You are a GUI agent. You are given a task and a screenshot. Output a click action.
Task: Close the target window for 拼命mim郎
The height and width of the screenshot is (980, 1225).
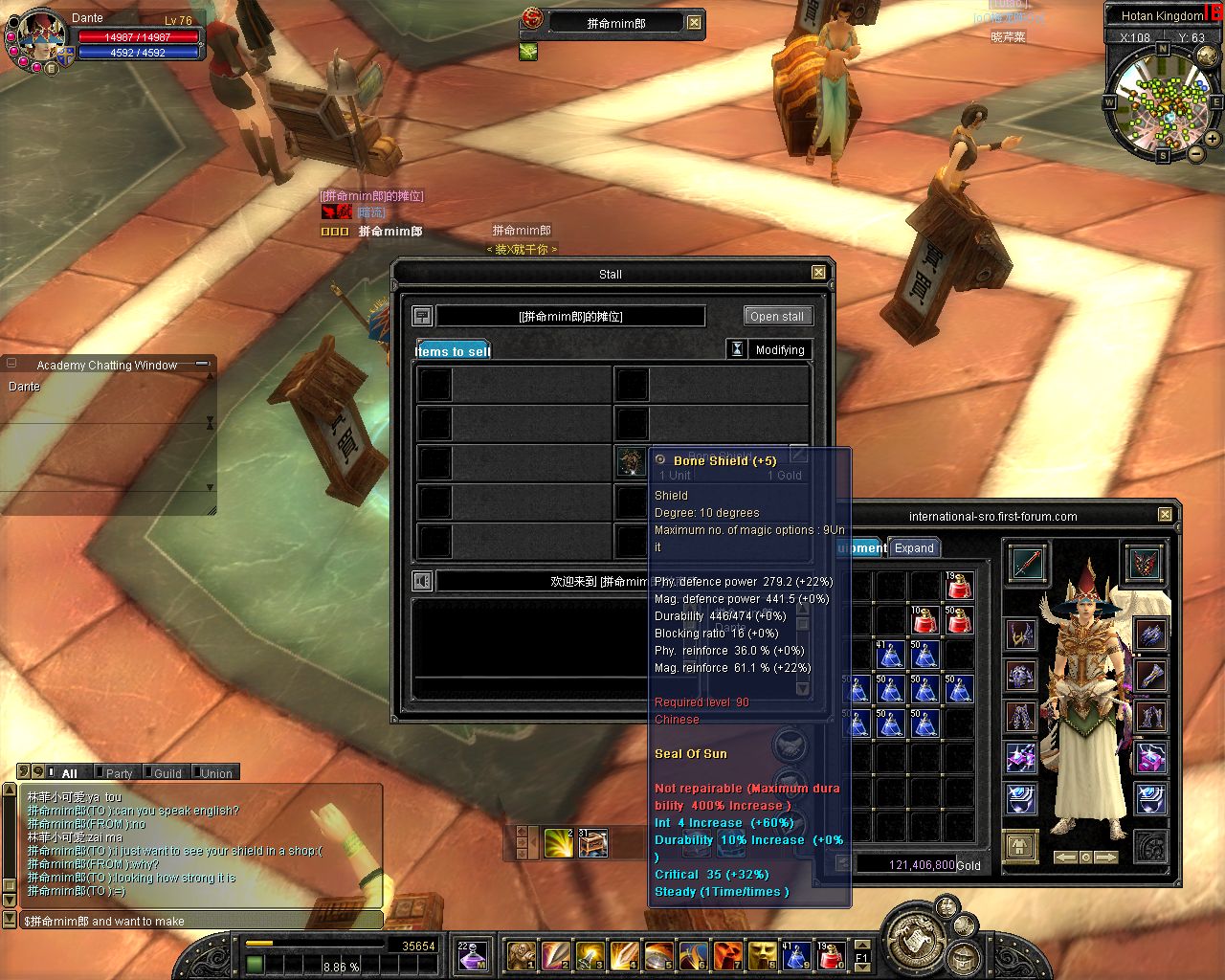[x=695, y=23]
